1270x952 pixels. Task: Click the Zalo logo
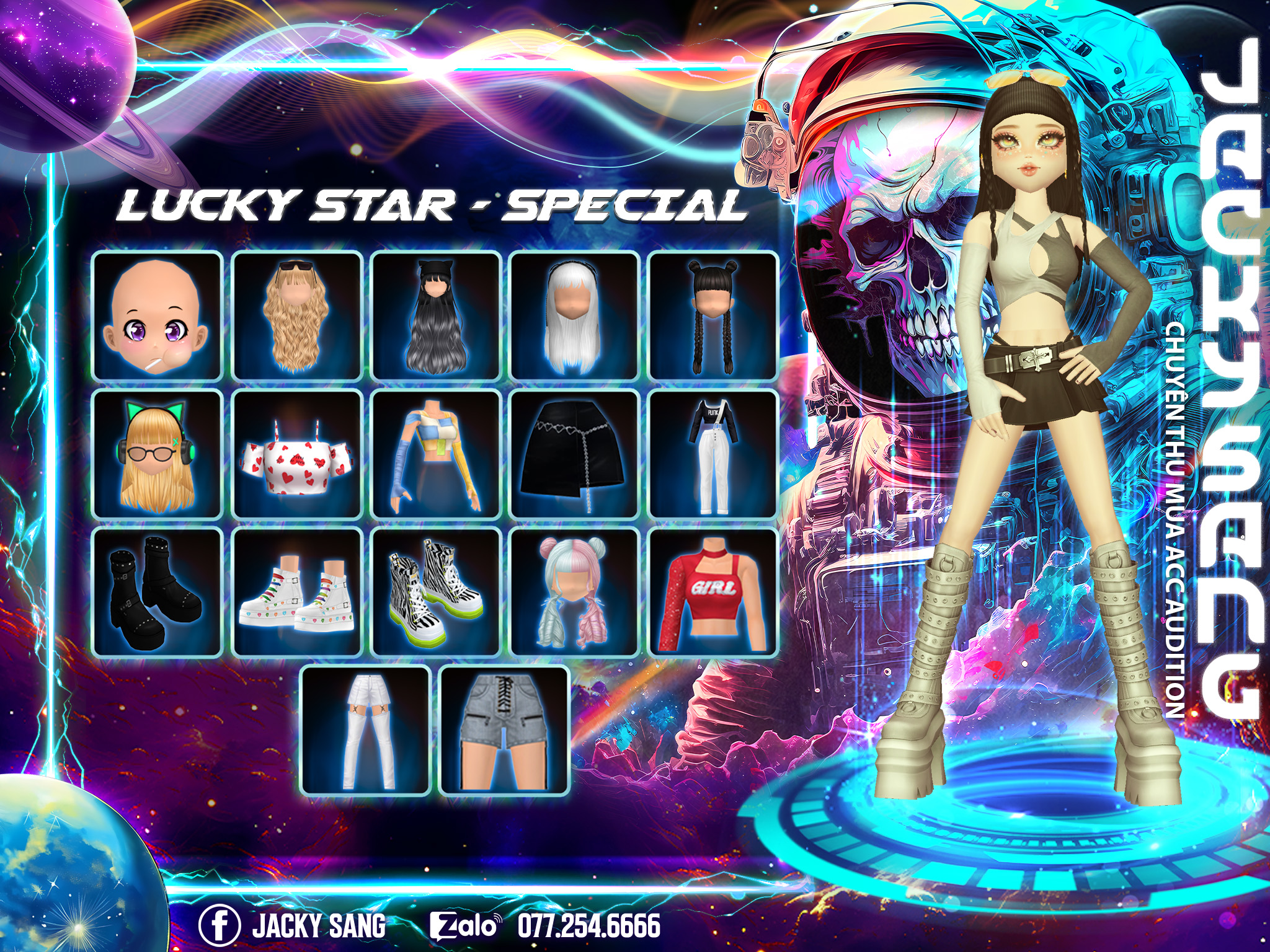click(465, 926)
